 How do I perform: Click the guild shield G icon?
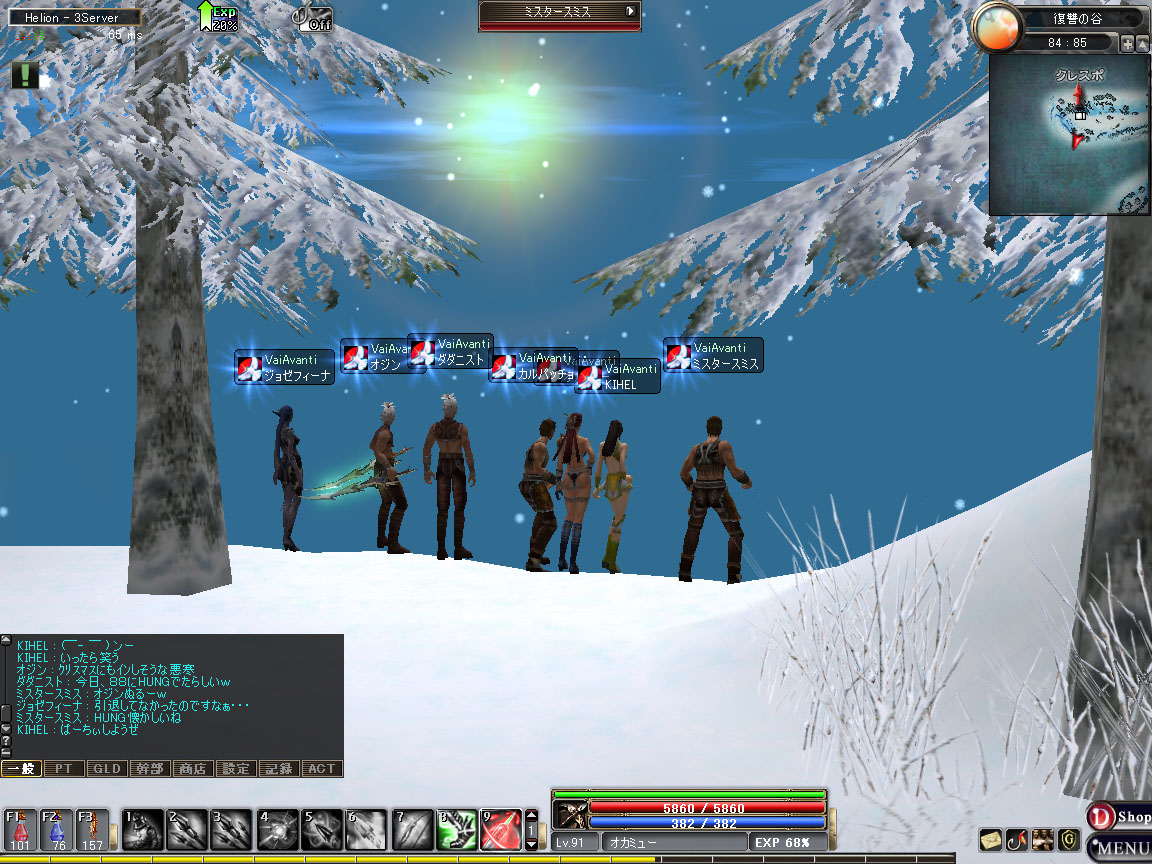click(1069, 839)
